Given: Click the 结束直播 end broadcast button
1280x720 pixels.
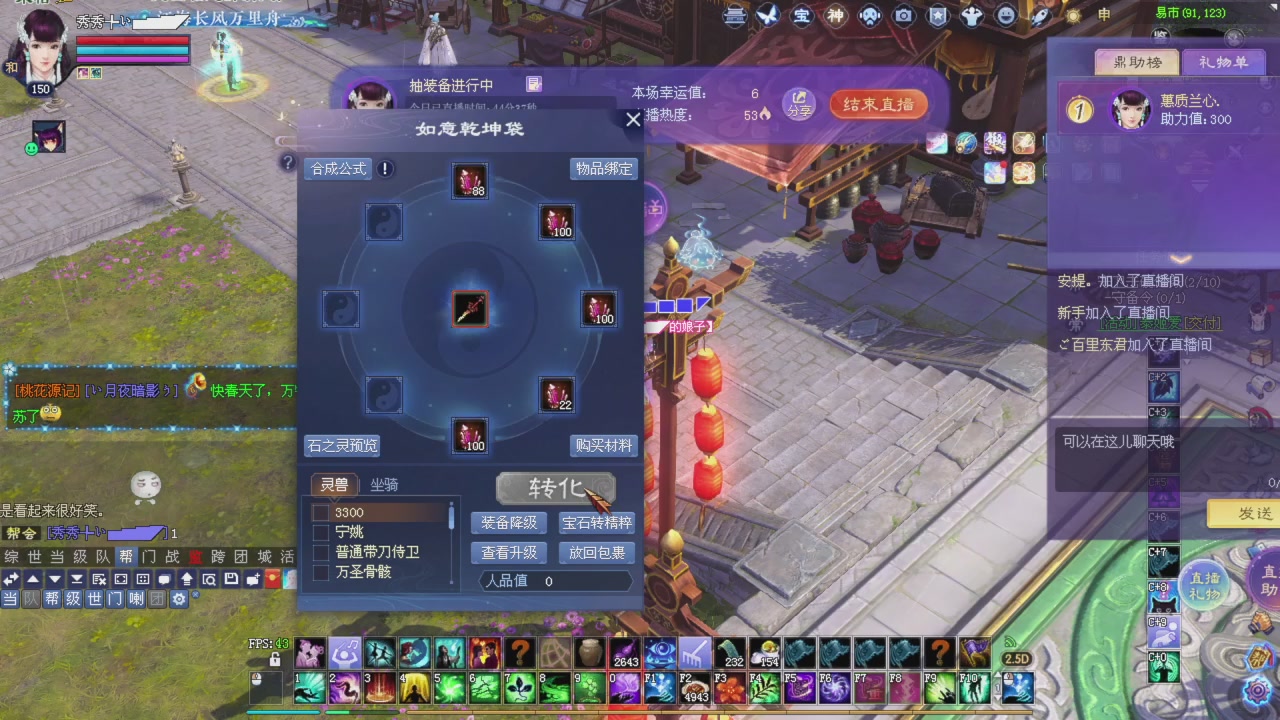Looking at the screenshot, I should (878, 104).
